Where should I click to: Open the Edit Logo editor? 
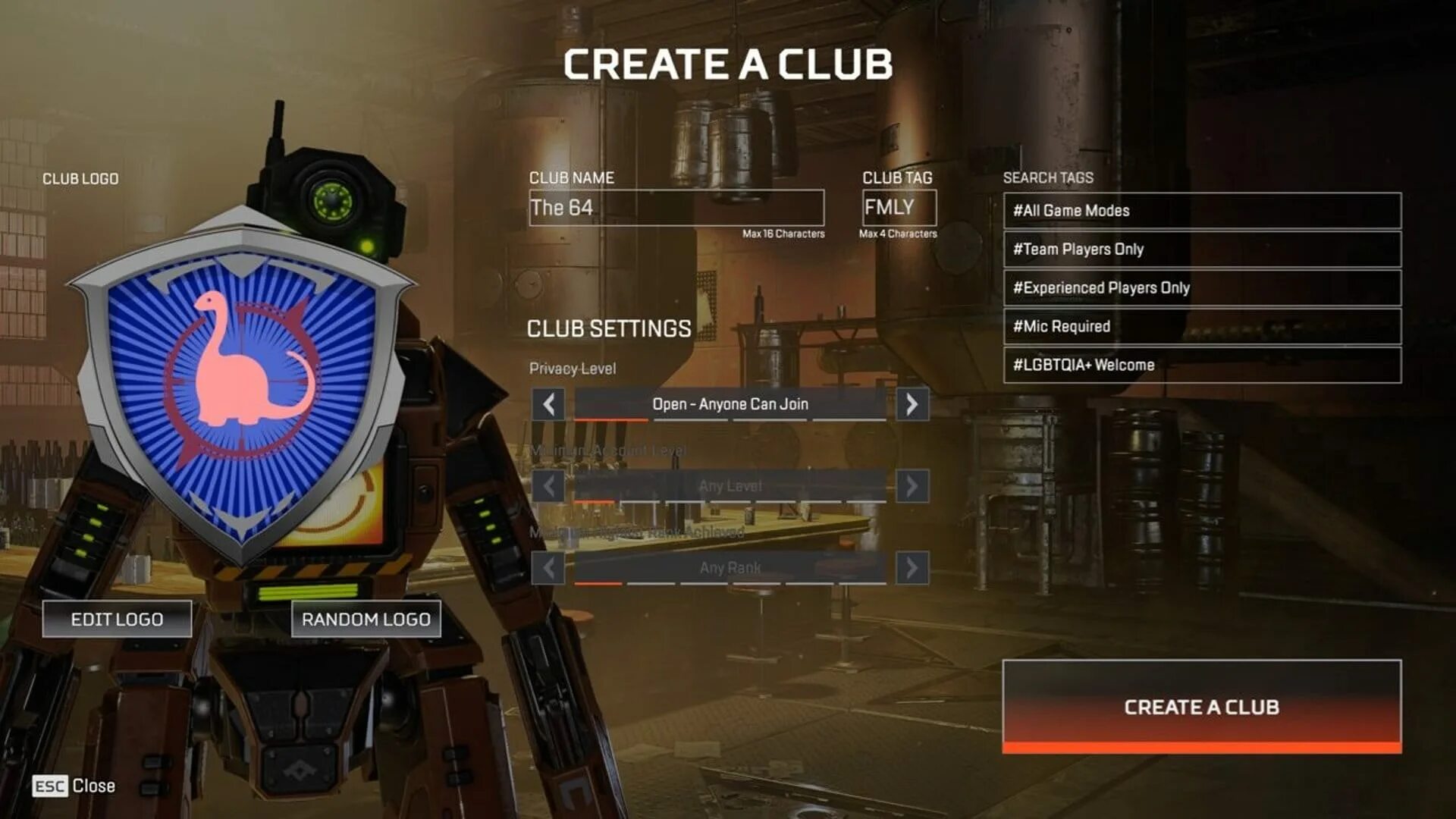pyautogui.click(x=117, y=619)
